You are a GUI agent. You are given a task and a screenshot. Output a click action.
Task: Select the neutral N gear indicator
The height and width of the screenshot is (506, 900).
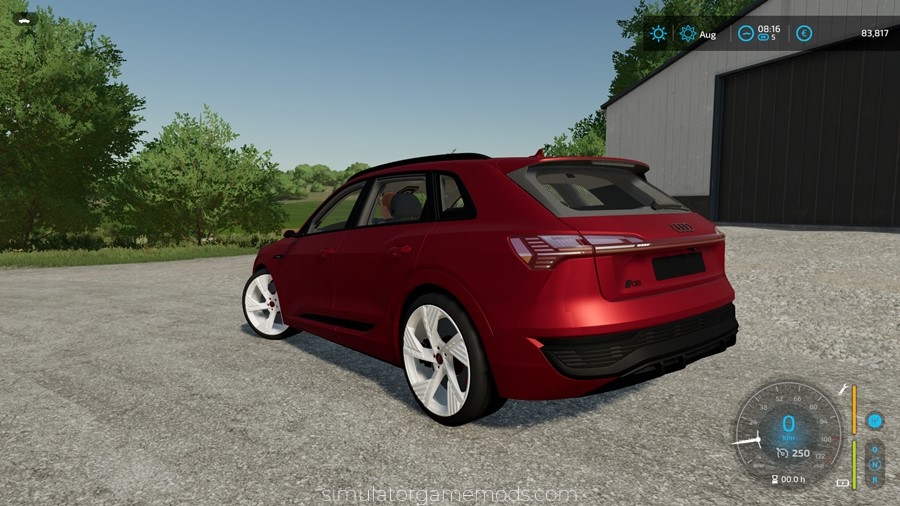click(874, 464)
